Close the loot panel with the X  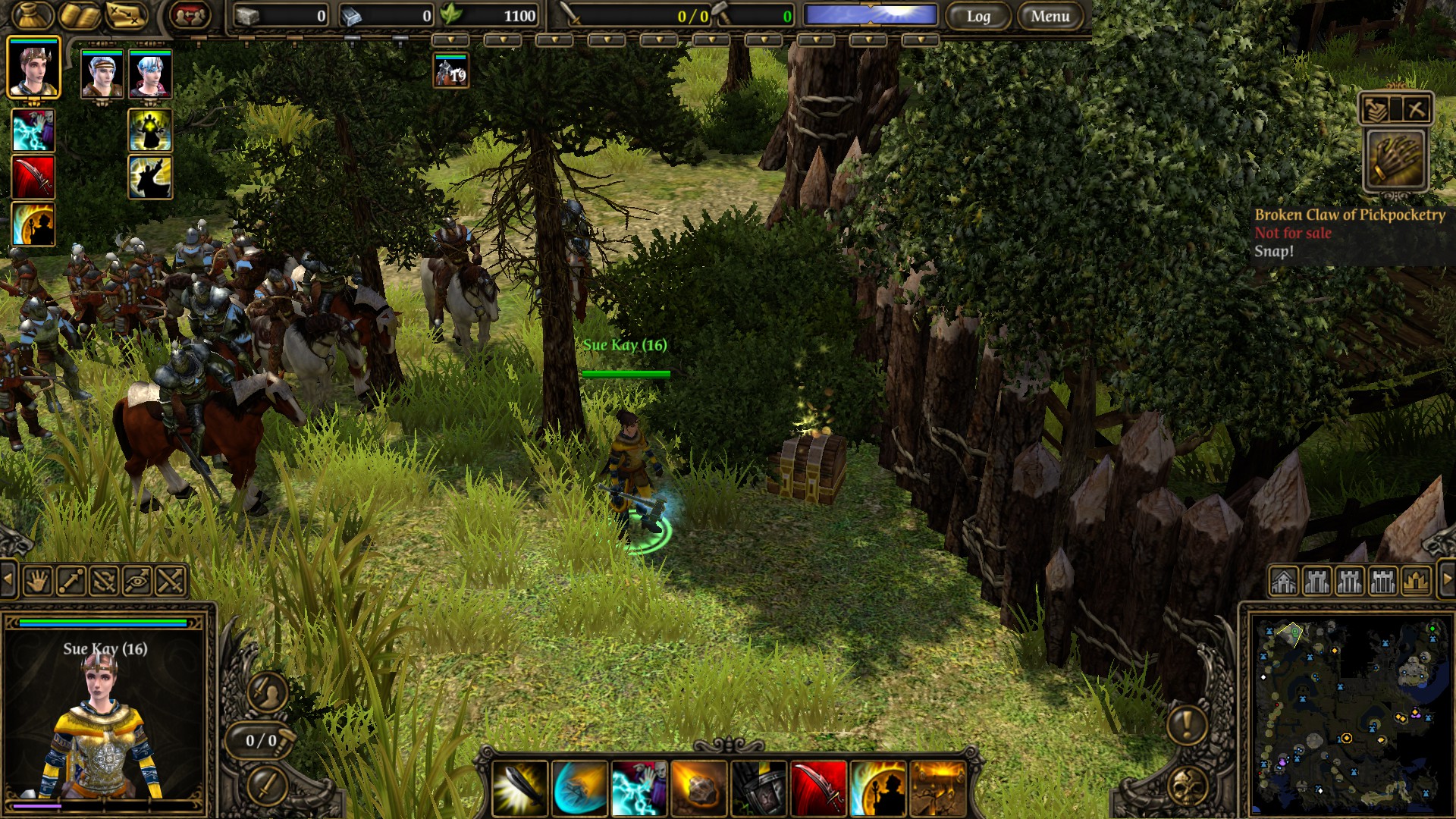click(1415, 109)
